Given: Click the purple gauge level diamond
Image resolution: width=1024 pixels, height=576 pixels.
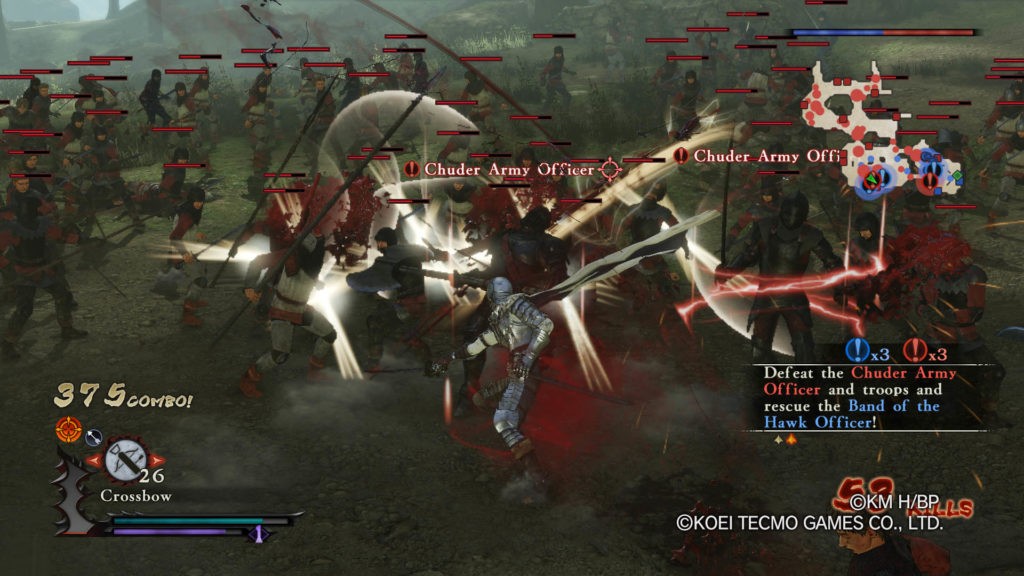Looking at the screenshot, I should pos(258,533).
